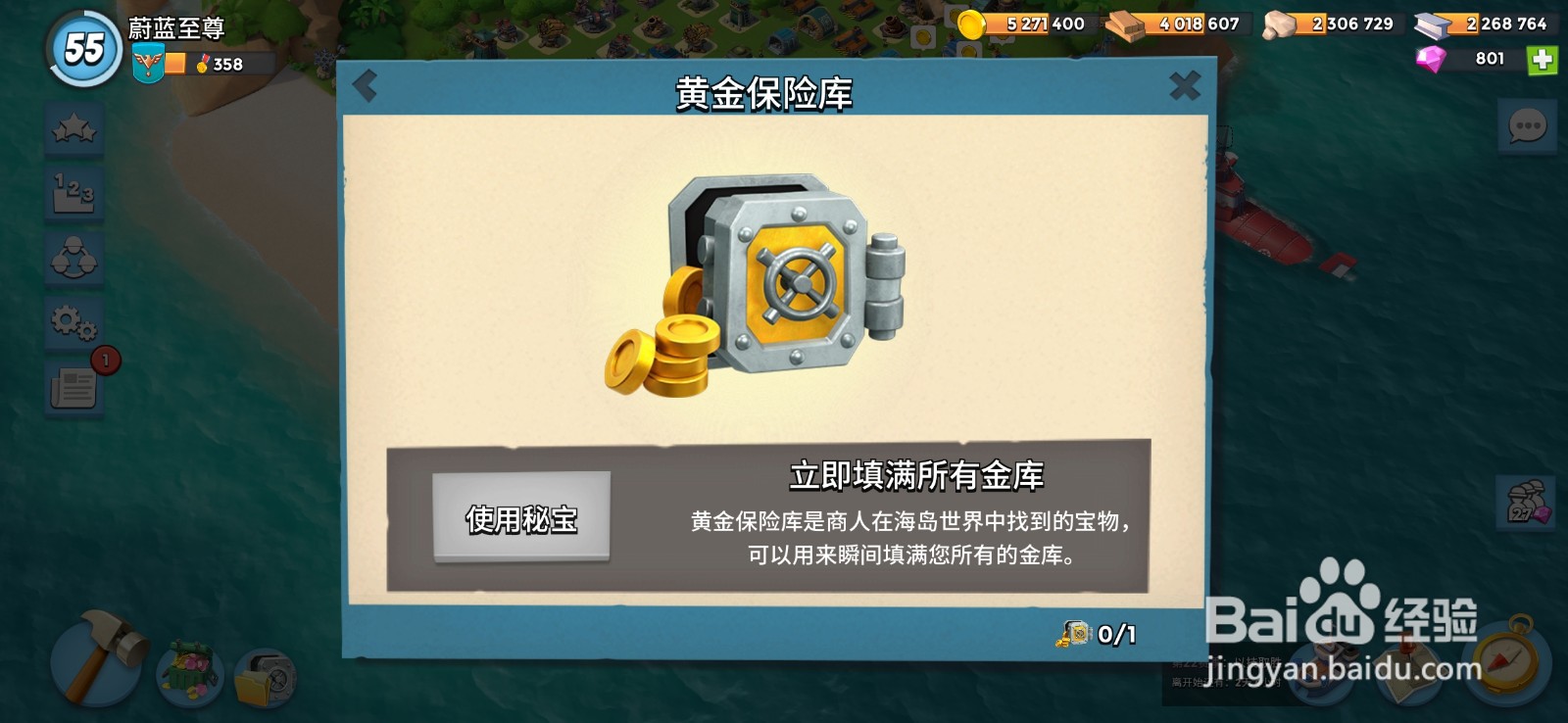Image resolution: width=1568 pixels, height=723 pixels.
Task: Open the Task Force members icon
Action: [x=73, y=257]
